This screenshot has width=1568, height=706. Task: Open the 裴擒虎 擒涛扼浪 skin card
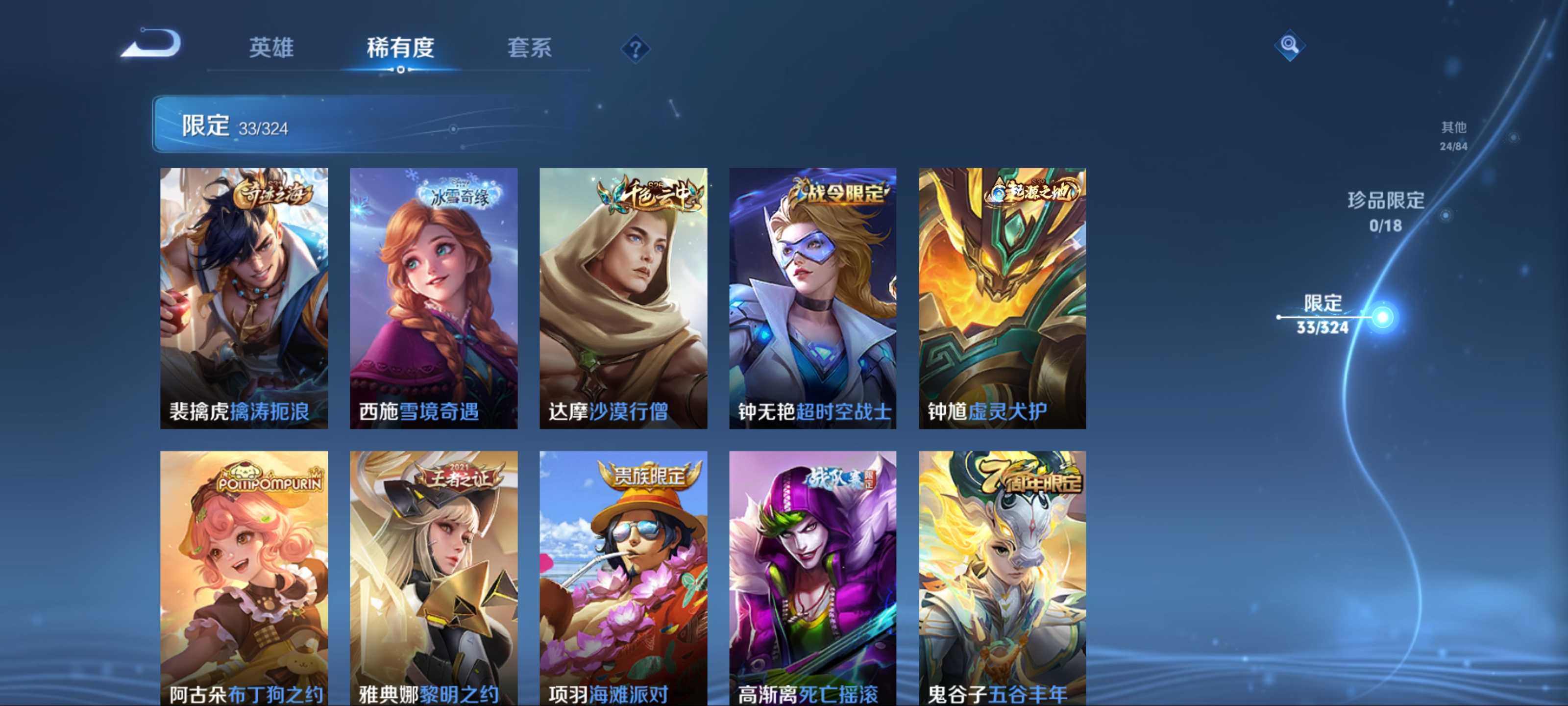tap(244, 298)
